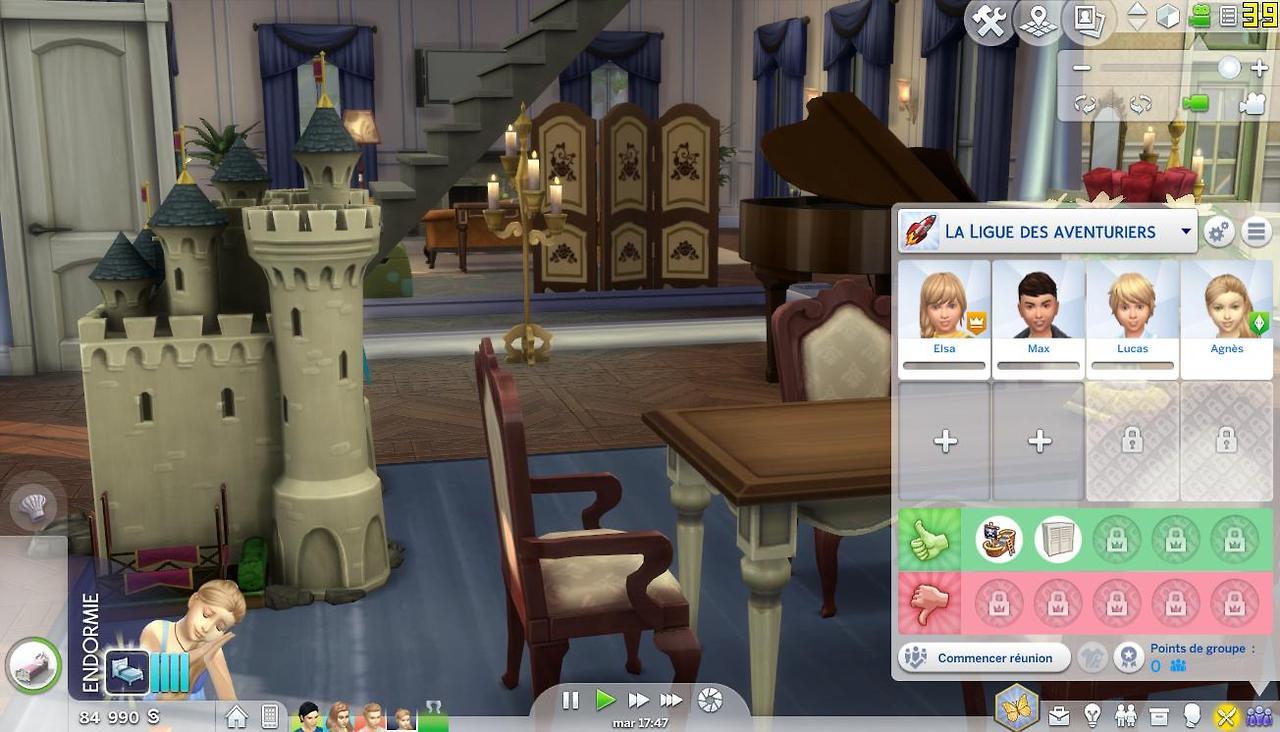The image size is (1280, 732).
Task: Open the club gear settings
Action: pyautogui.click(x=1217, y=232)
